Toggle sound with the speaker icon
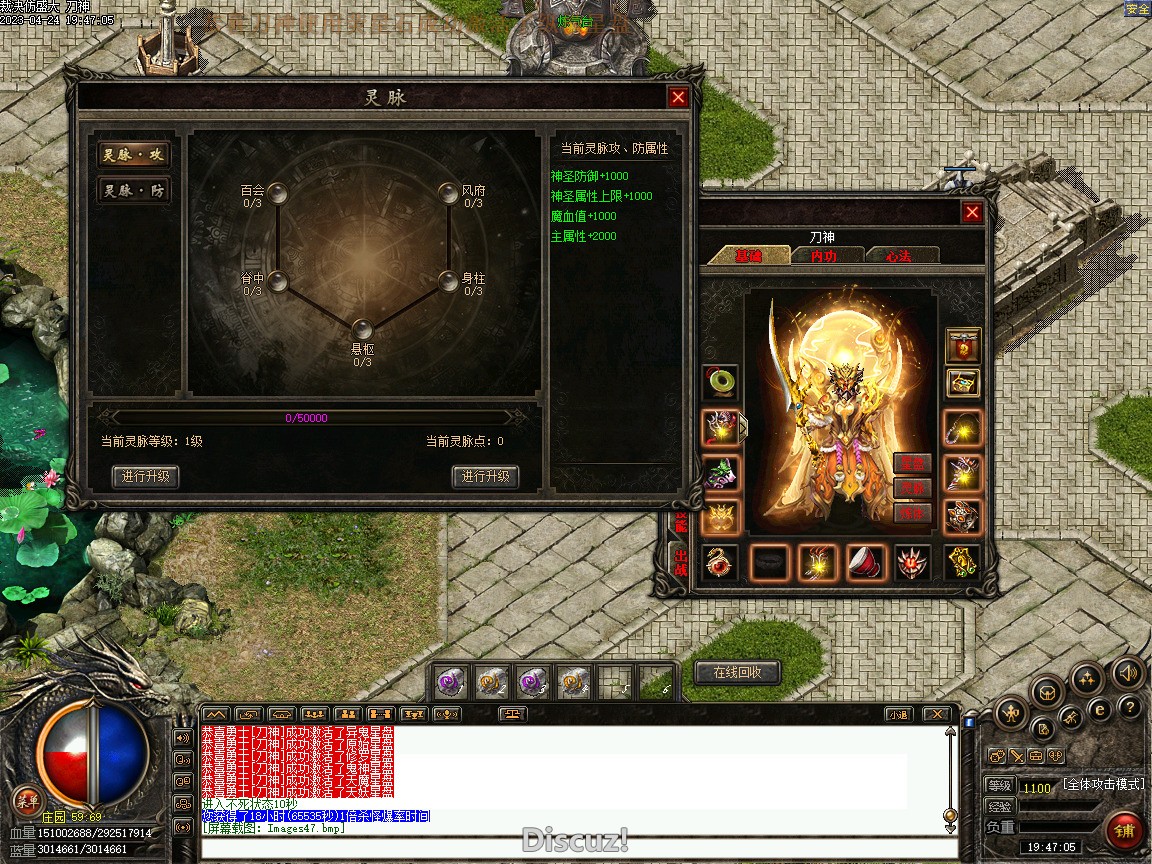 (x=1128, y=674)
